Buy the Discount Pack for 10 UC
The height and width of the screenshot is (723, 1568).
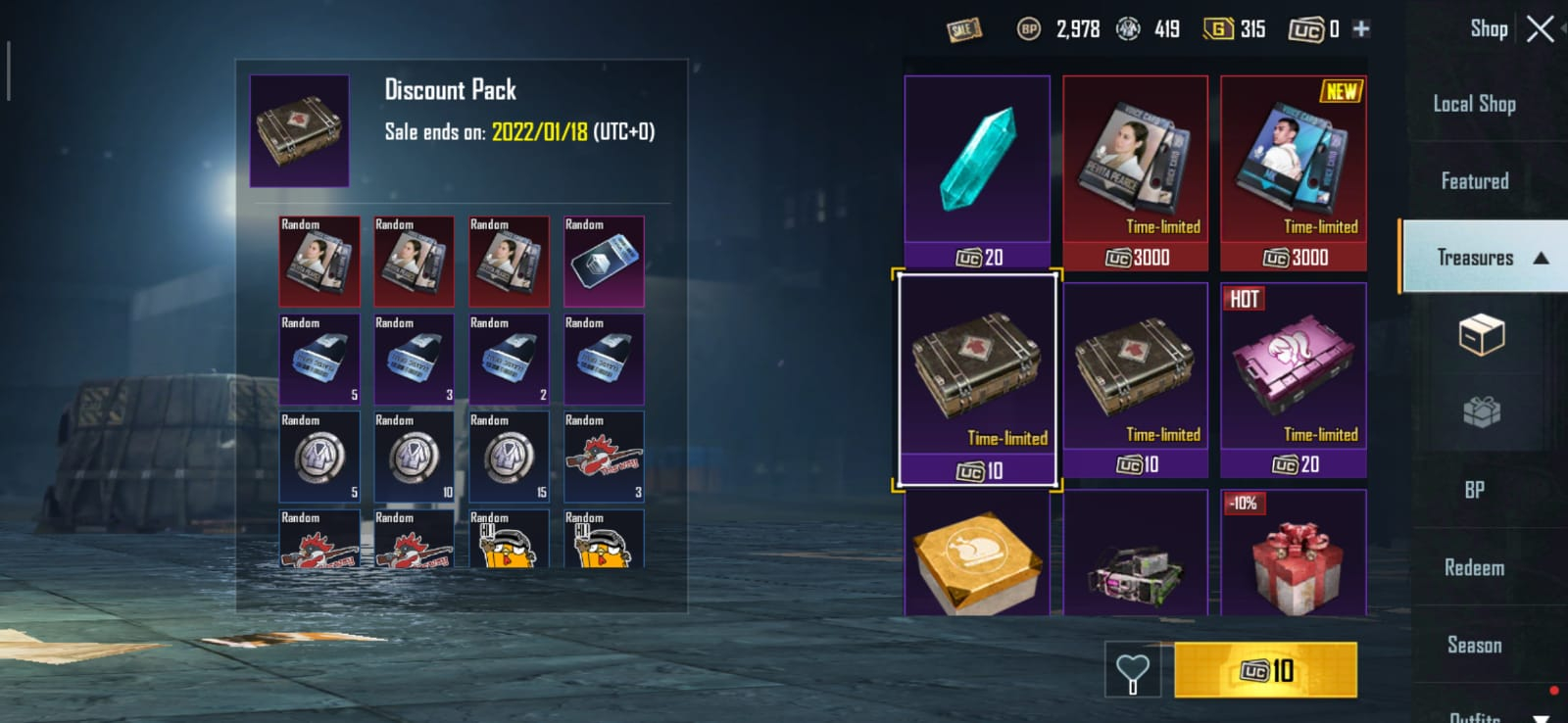tap(1265, 670)
